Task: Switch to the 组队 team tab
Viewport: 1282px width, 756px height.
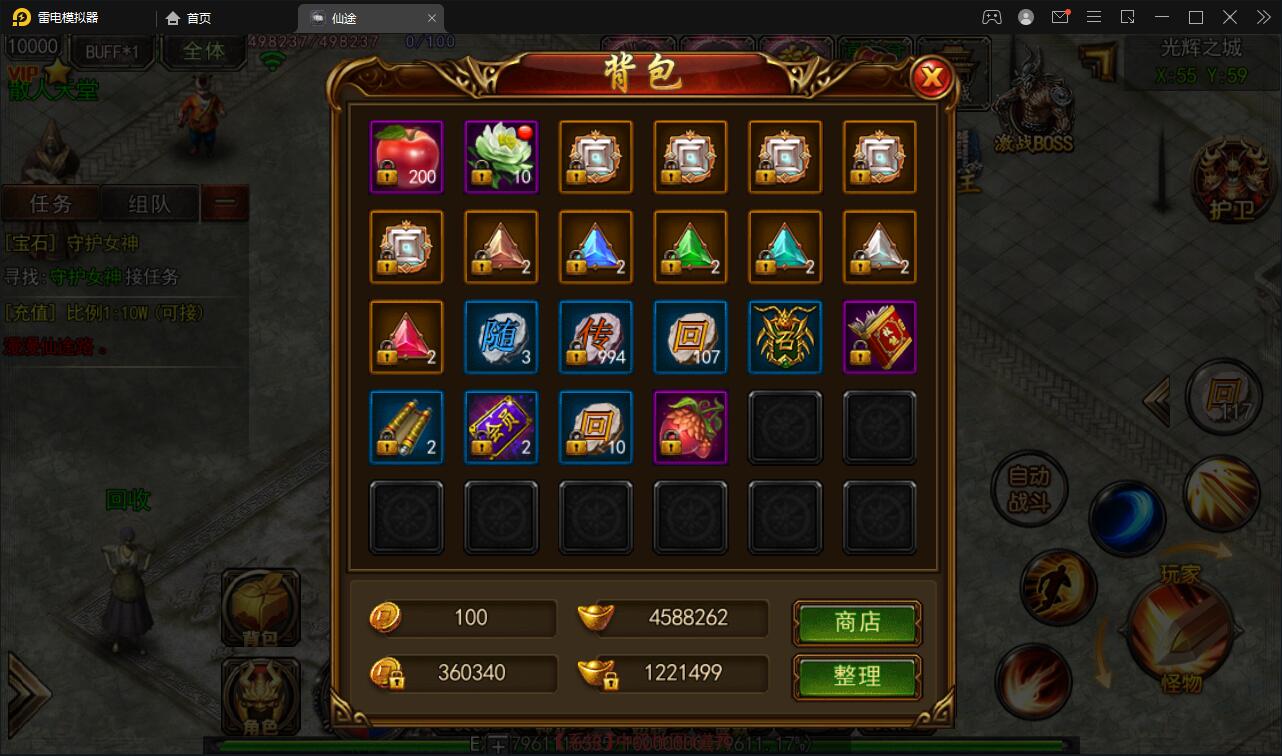Action: click(x=149, y=204)
